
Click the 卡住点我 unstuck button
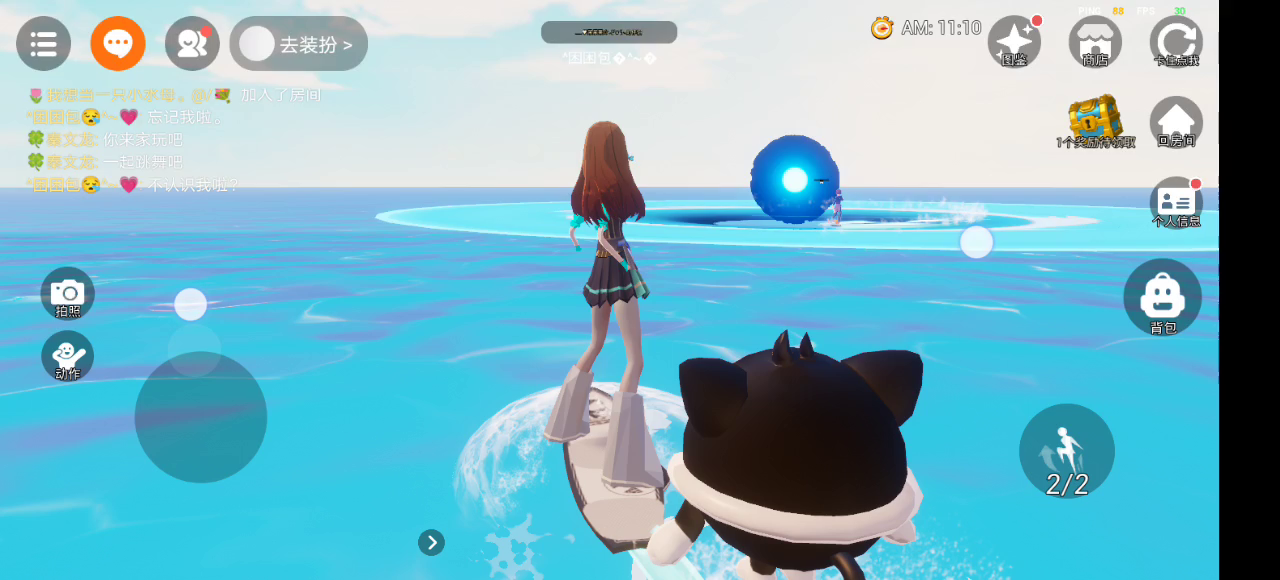(1176, 42)
